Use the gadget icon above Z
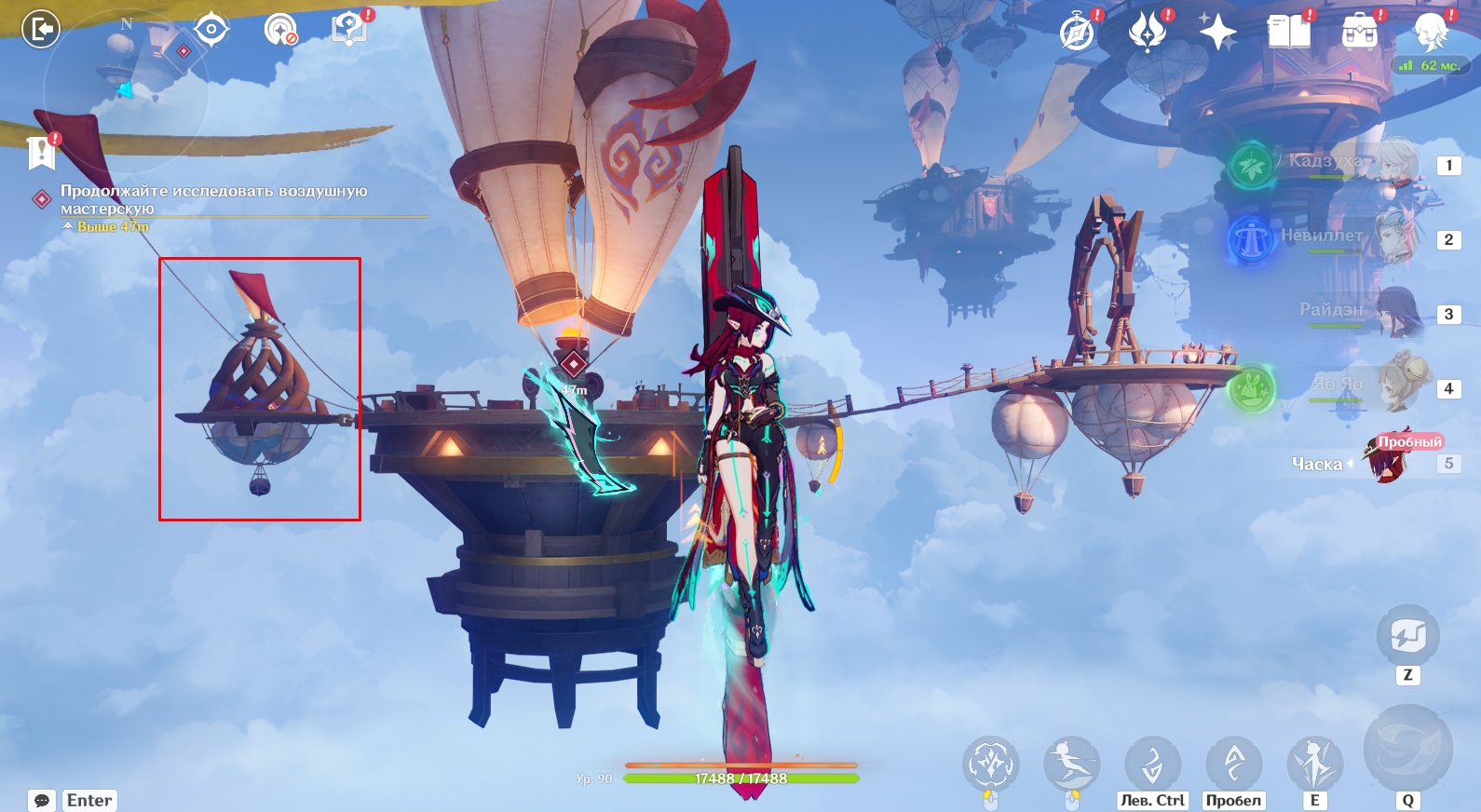The height and width of the screenshot is (812, 1481). point(1407,636)
